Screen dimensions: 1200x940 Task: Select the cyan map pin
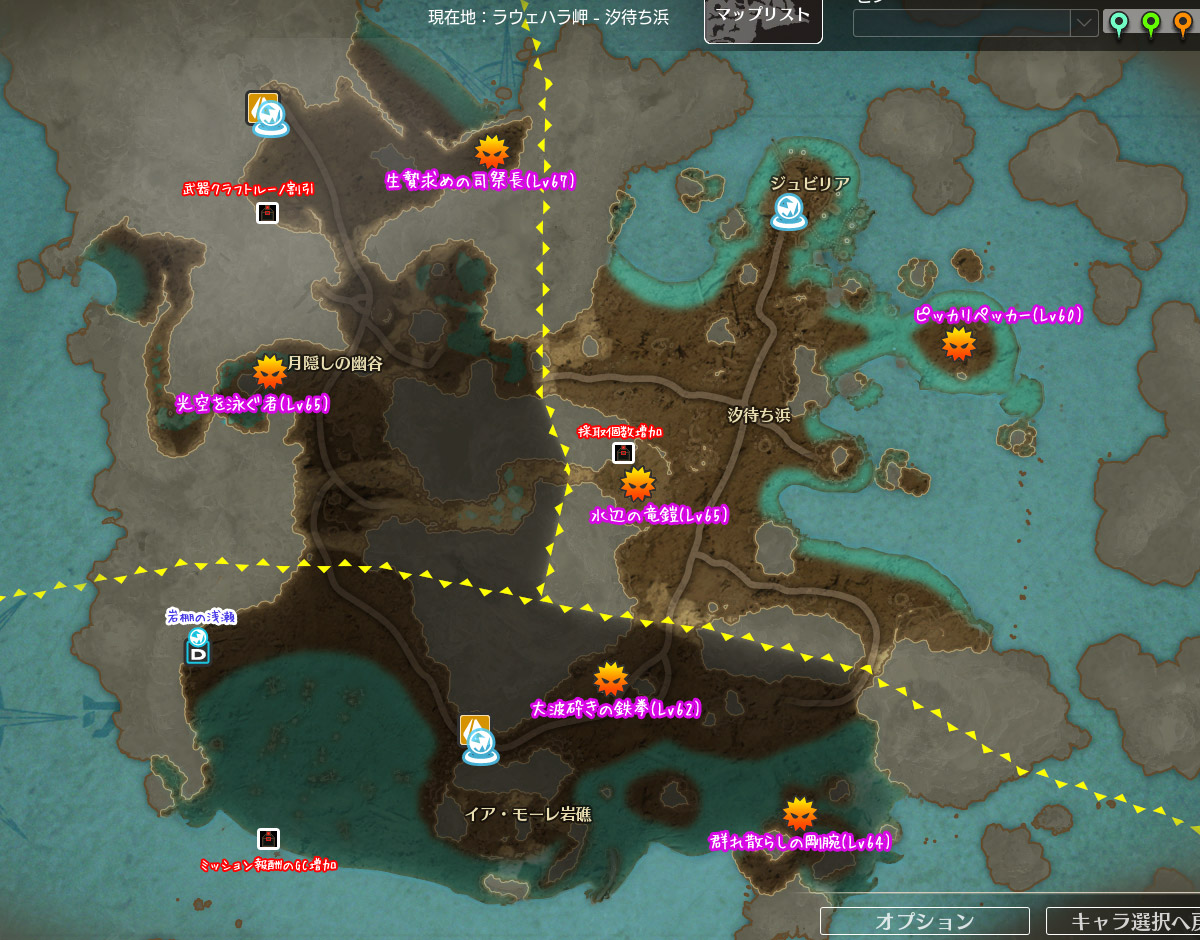click(x=1118, y=23)
